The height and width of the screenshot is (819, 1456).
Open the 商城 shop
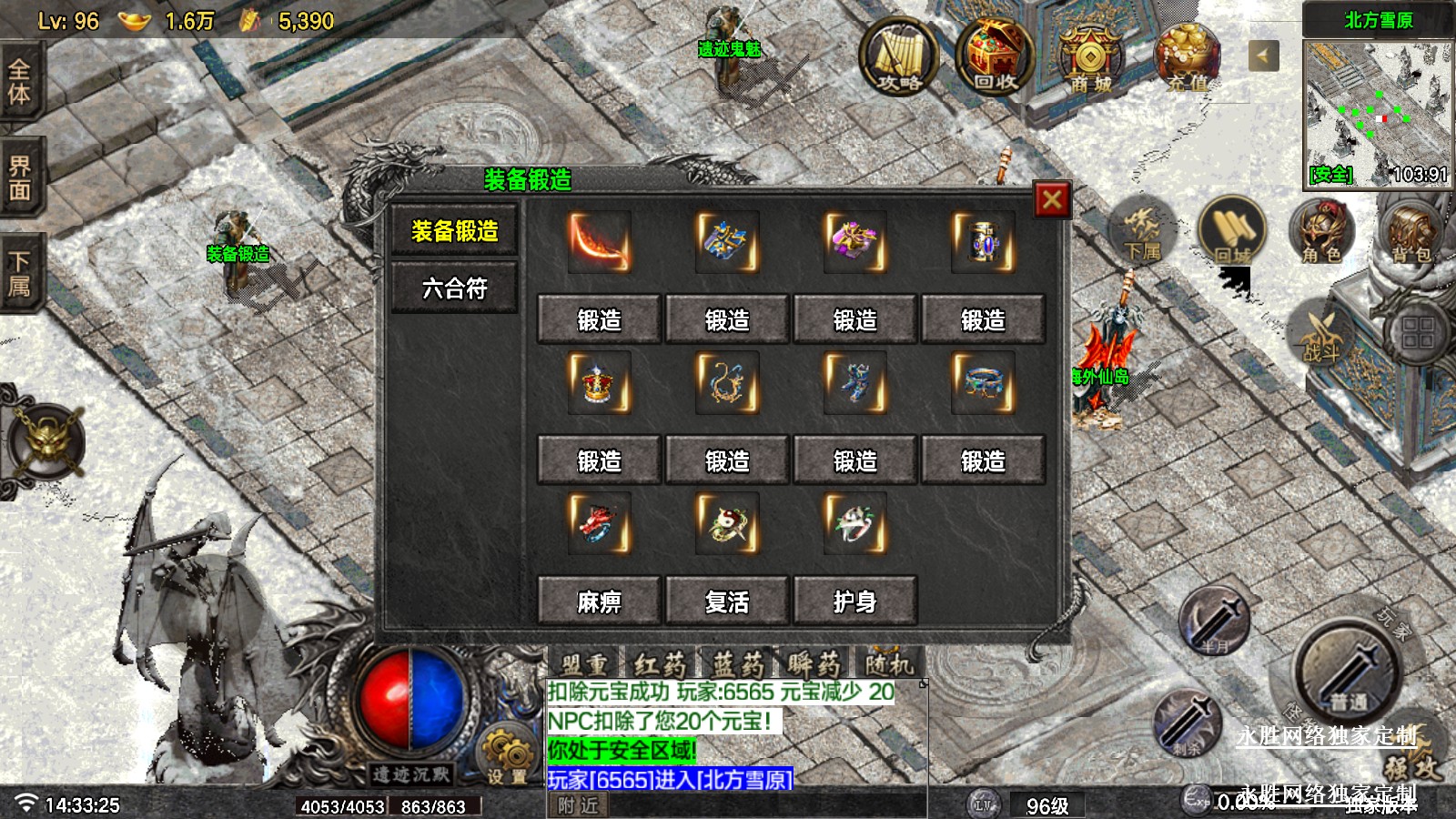1090,57
